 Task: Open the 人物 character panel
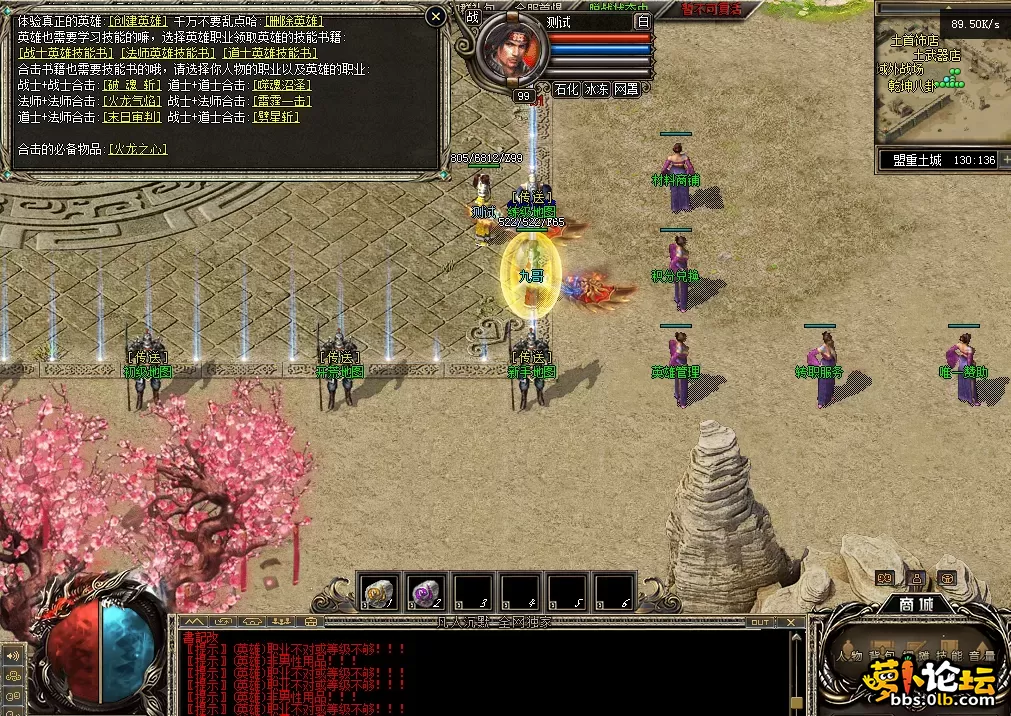[x=851, y=656]
